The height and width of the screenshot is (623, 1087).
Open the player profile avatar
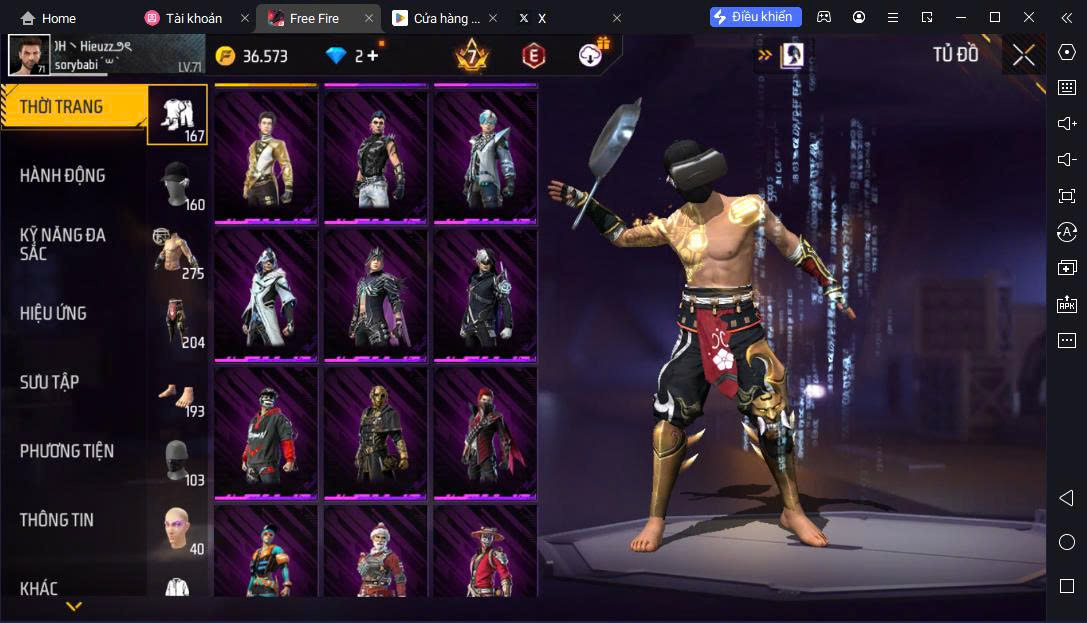[x=29, y=56]
